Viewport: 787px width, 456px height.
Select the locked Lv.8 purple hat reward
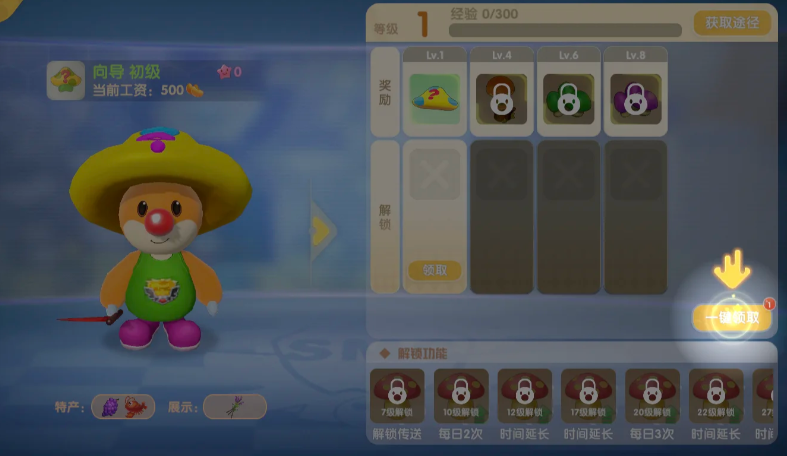pos(634,98)
